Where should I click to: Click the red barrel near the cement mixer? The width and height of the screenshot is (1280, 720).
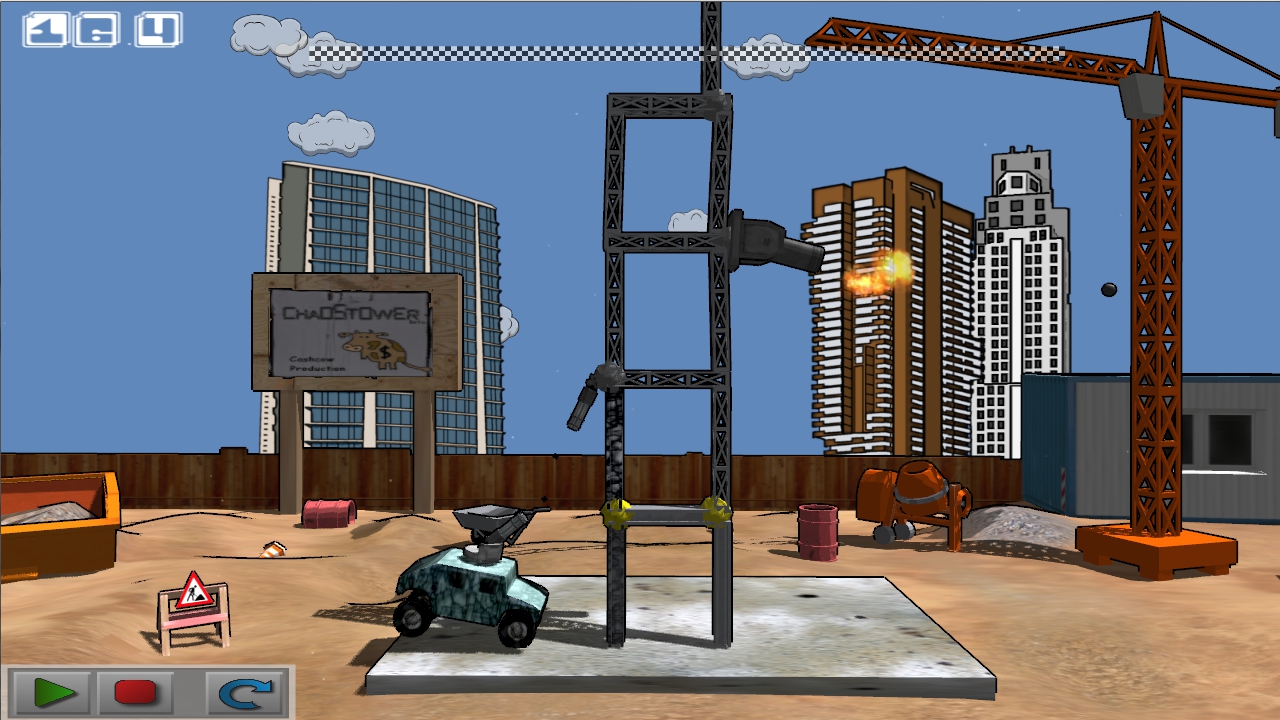pyautogui.click(x=820, y=530)
